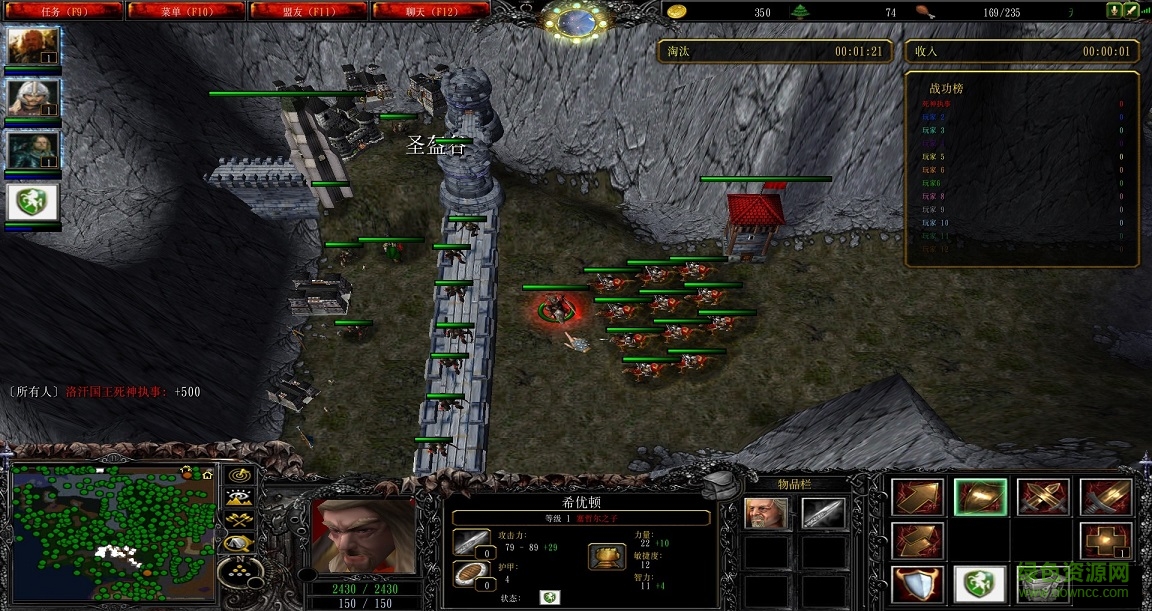Select the silver blade inventory item
This screenshot has width=1152, height=611.
pos(824,514)
